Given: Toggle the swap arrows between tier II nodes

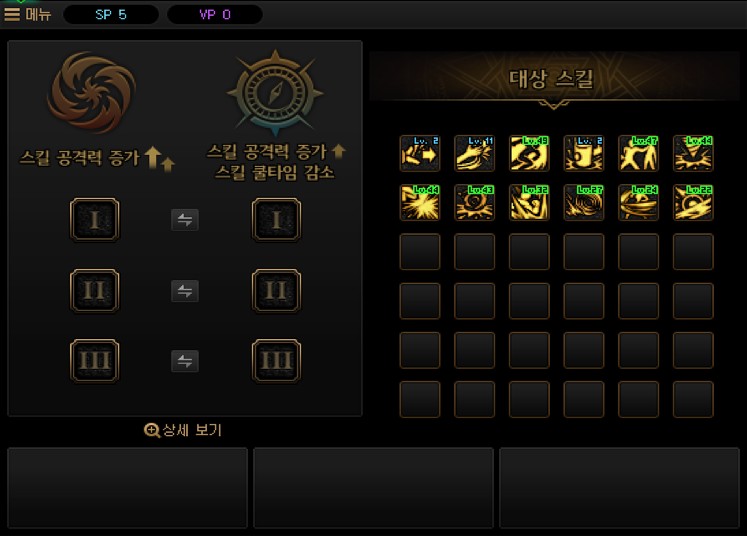Looking at the screenshot, I should pyautogui.click(x=184, y=291).
